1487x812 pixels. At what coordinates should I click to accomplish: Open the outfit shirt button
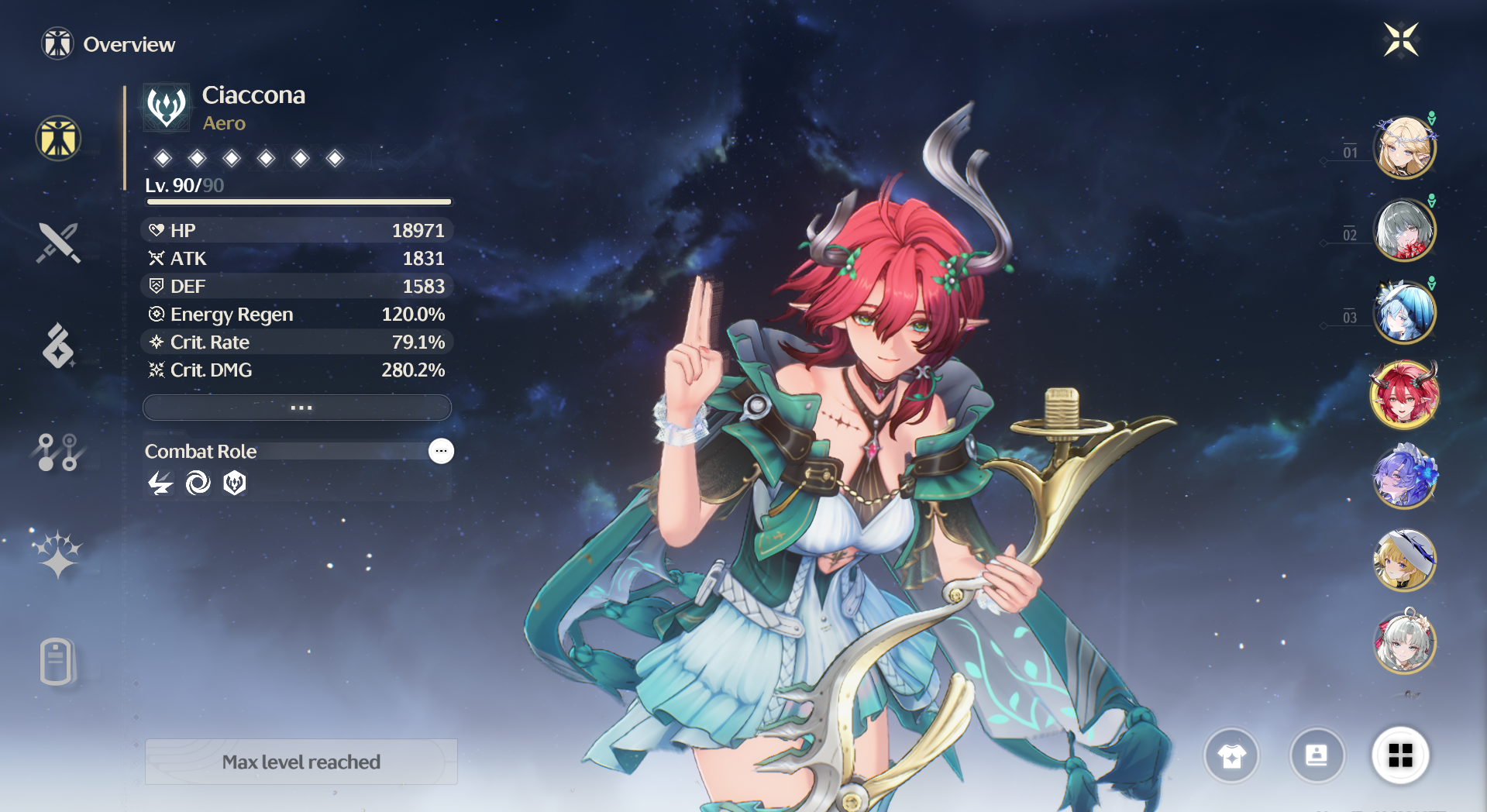click(x=1231, y=755)
